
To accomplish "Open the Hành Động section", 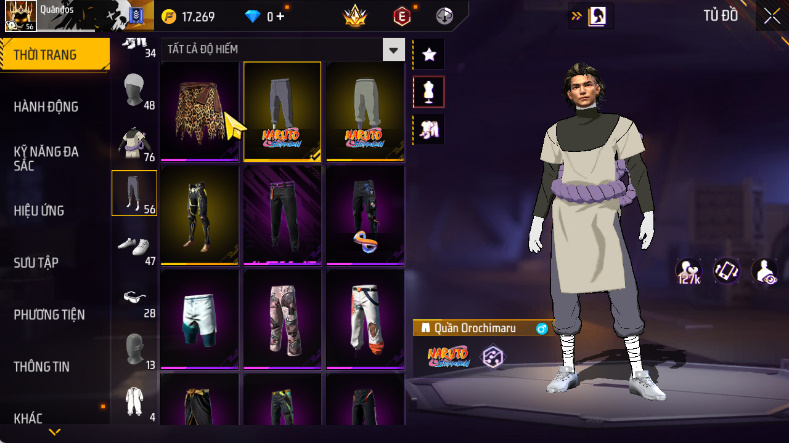I will 46,107.
